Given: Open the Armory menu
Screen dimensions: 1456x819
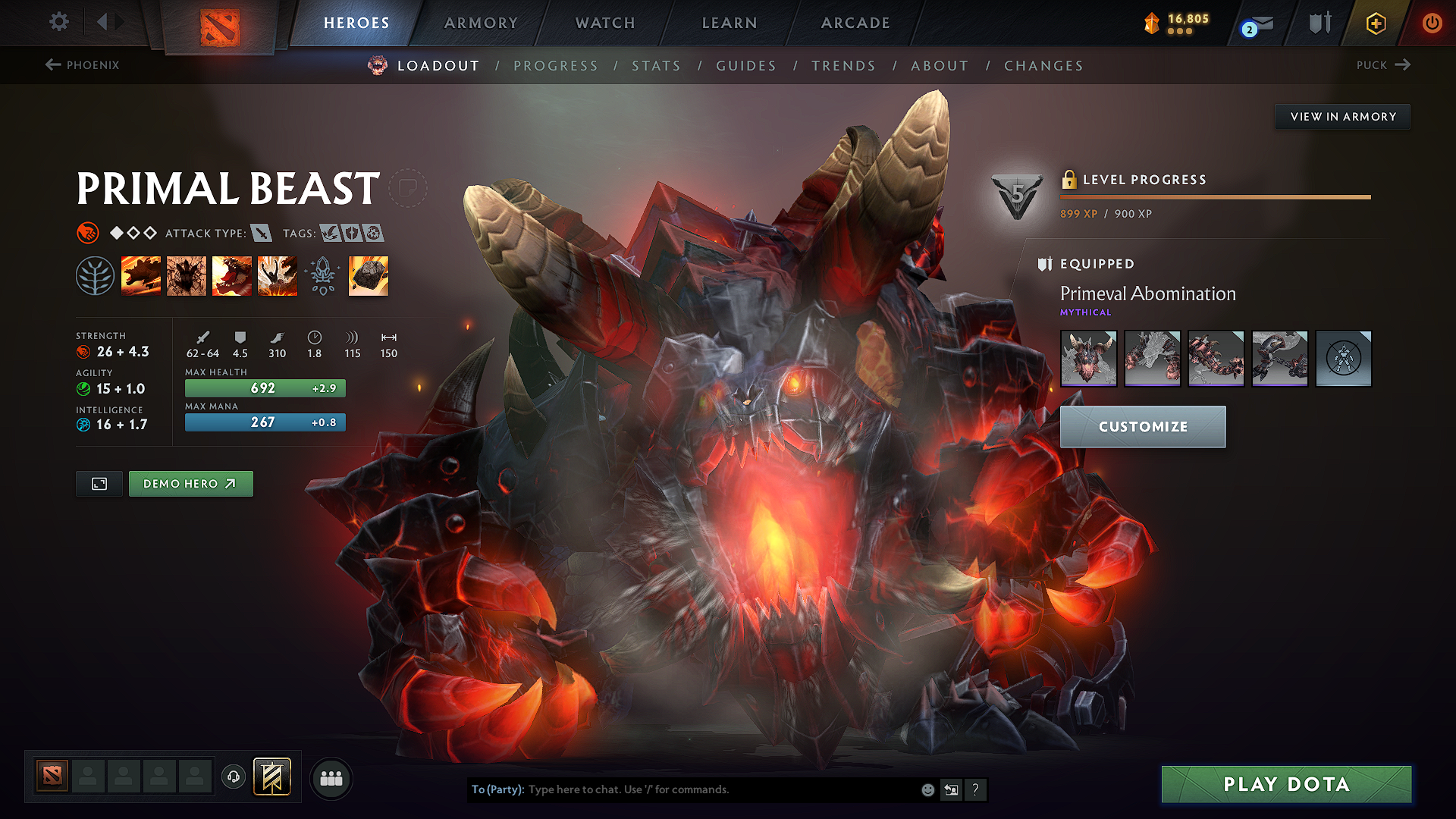Looking at the screenshot, I should coord(480,23).
